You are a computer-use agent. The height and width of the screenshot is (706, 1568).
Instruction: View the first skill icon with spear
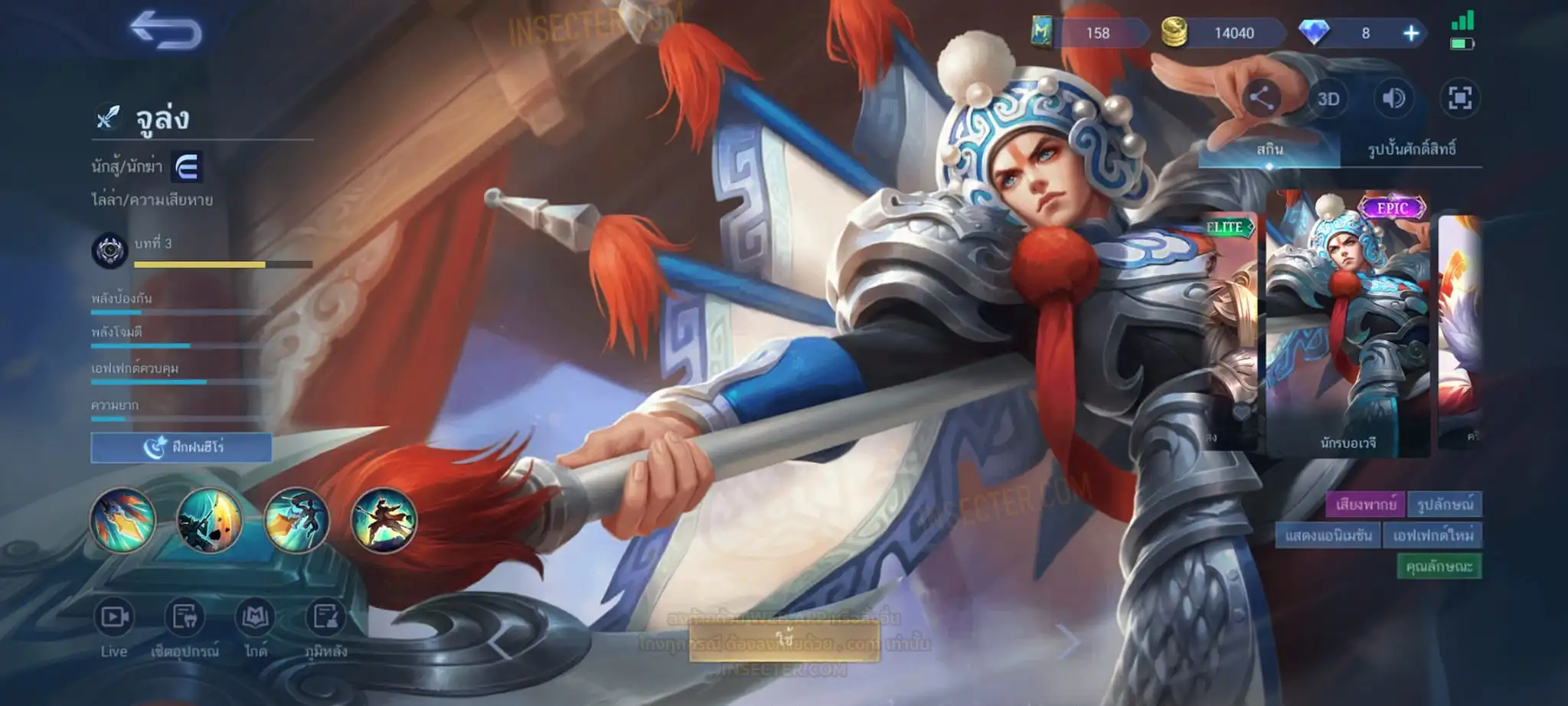(123, 521)
